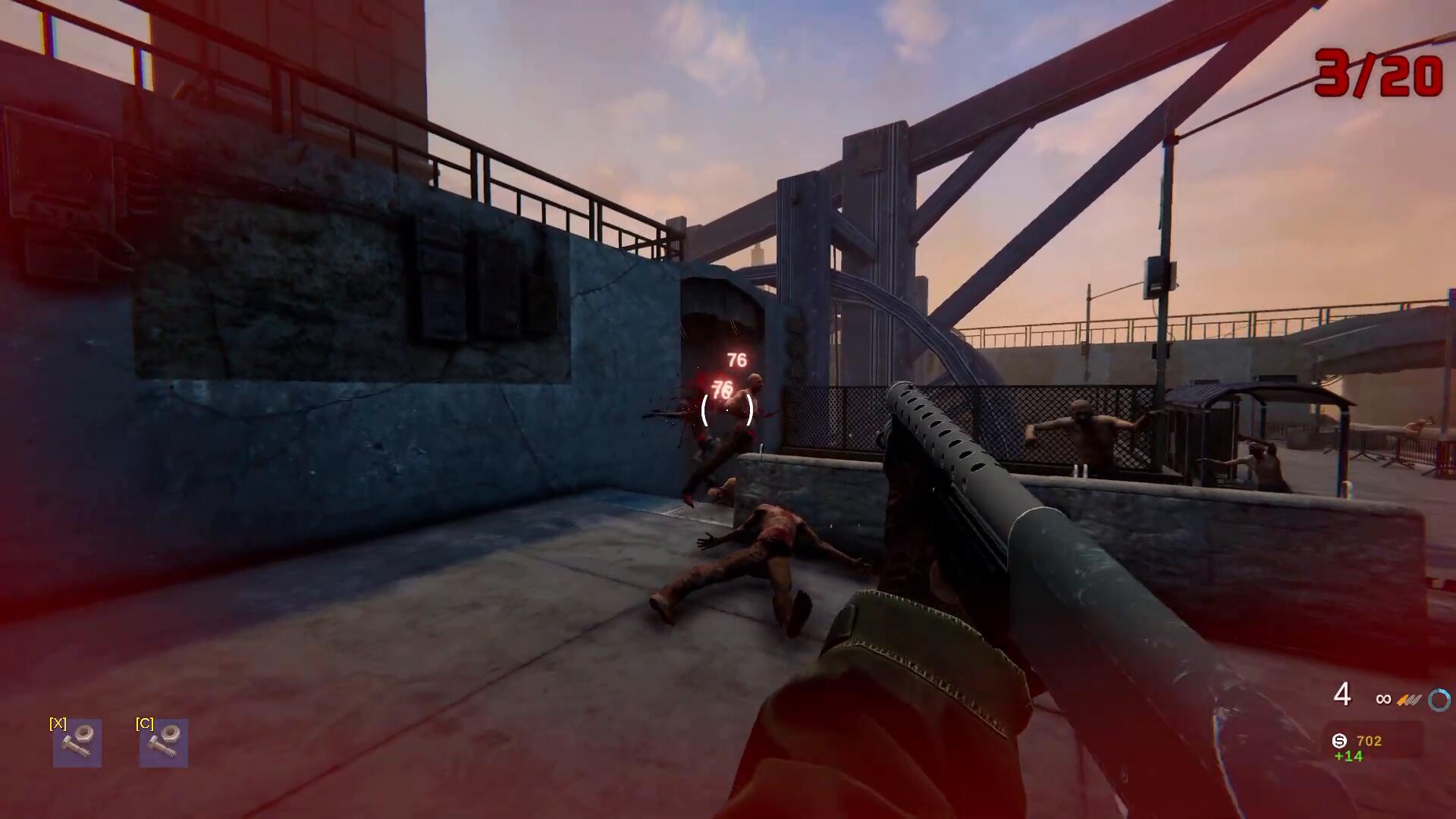Select the nut and bolt slot marked C

click(x=164, y=742)
